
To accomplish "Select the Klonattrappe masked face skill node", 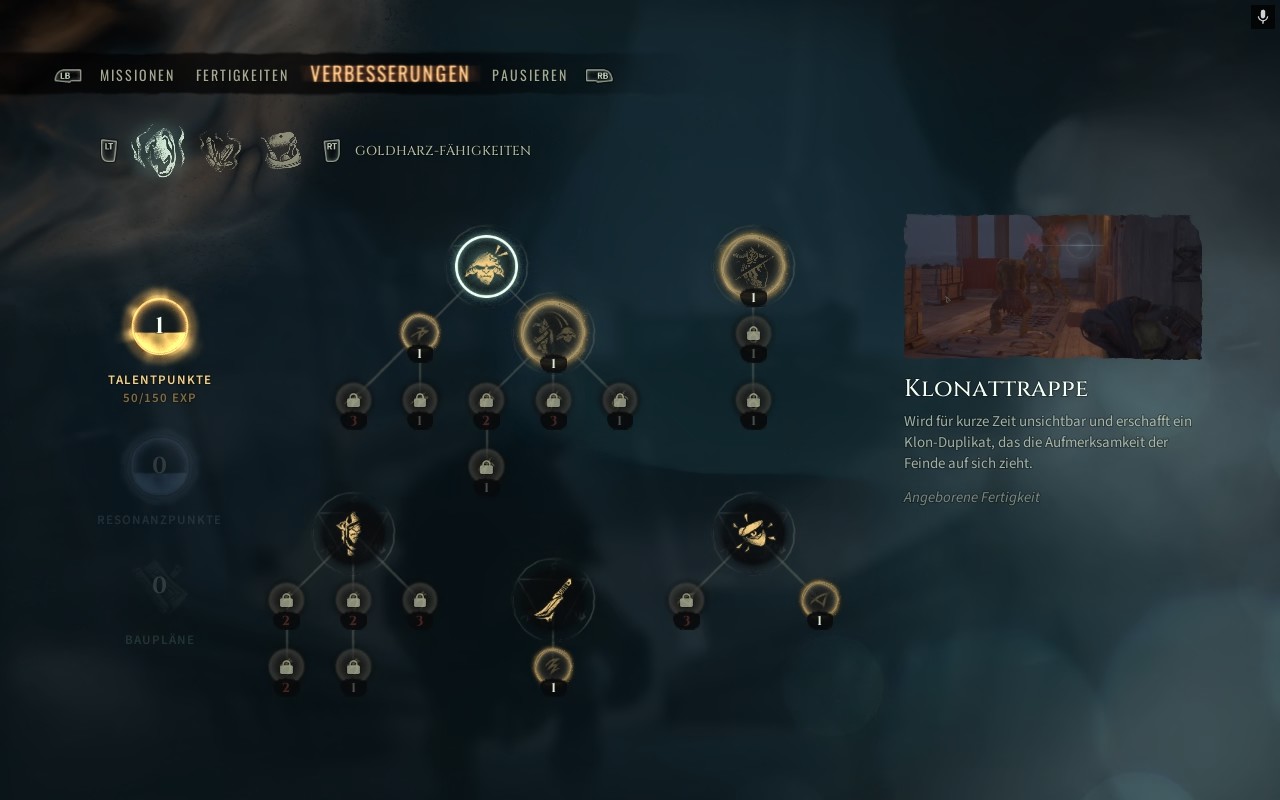I will click(486, 266).
